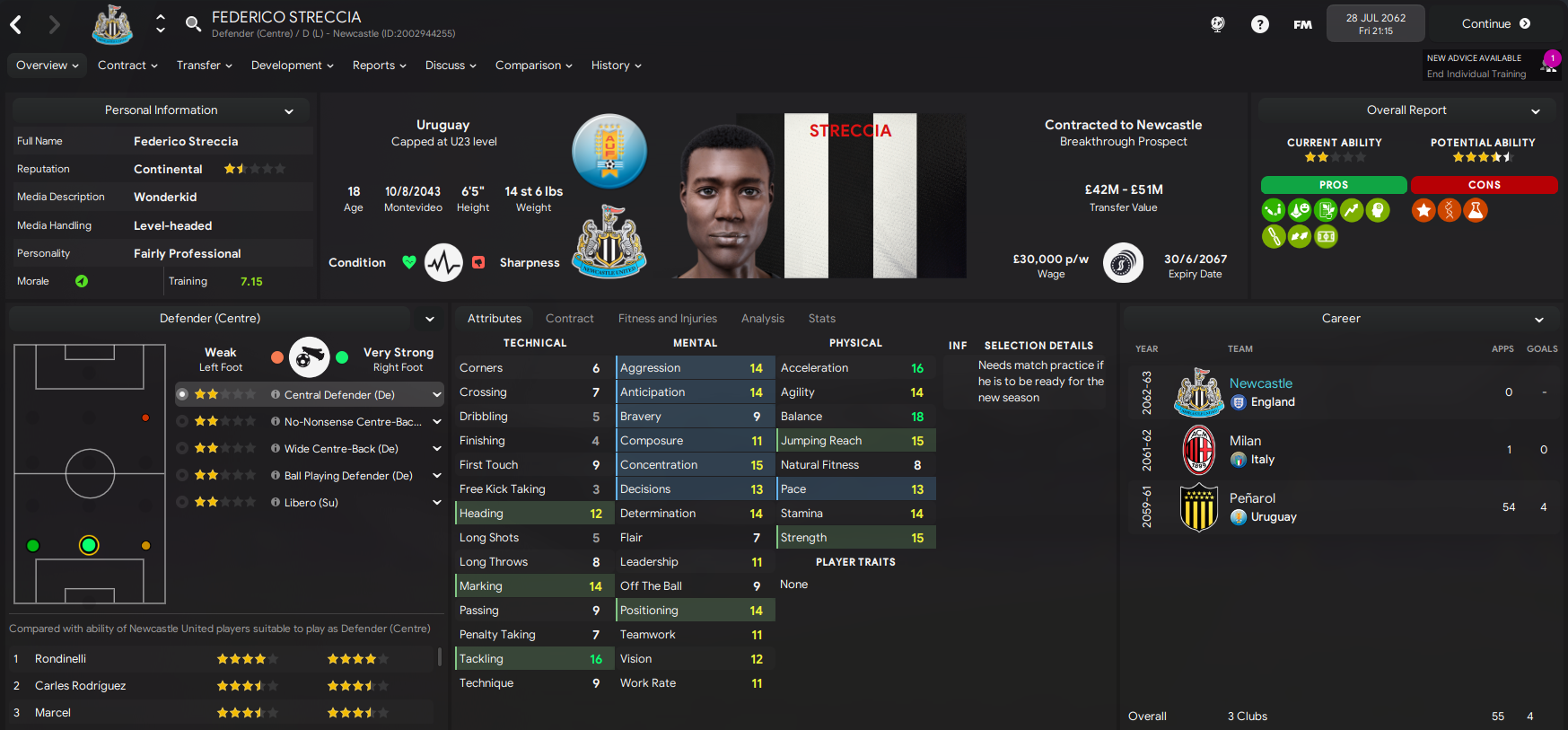Viewport: 1568px width, 730px height.
Task: Open the History menu
Action: (x=616, y=66)
